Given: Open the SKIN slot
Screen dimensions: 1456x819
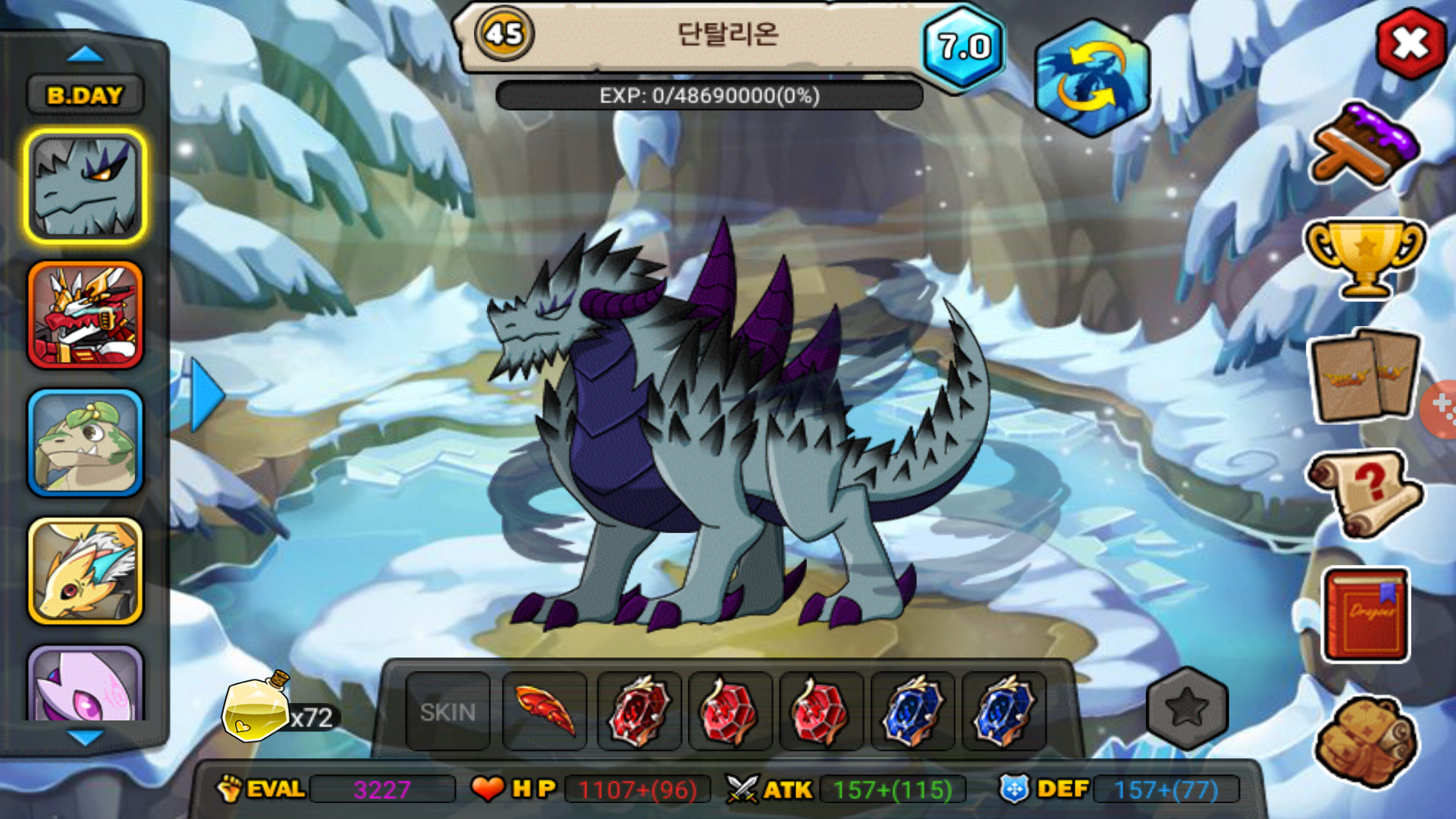Looking at the screenshot, I should tap(447, 711).
